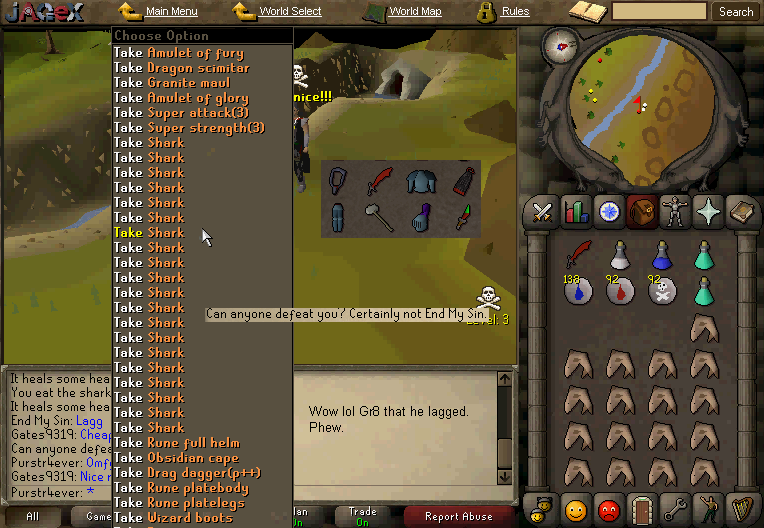Viewport: 764px width, 528px height.
Task: Take the Super strength(3) potion
Action: pyautogui.click(x=189, y=128)
